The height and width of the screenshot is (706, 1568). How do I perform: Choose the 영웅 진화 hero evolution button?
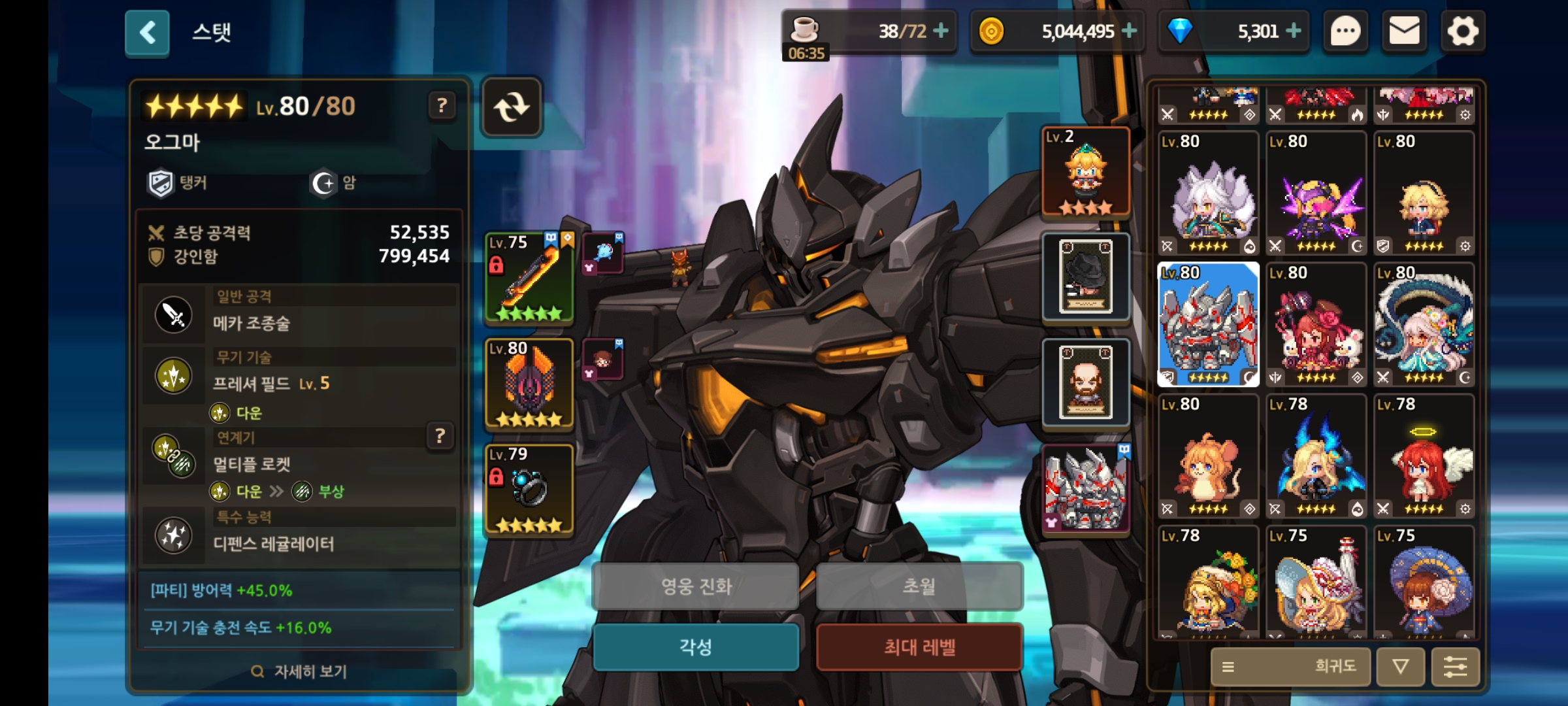tap(696, 586)
